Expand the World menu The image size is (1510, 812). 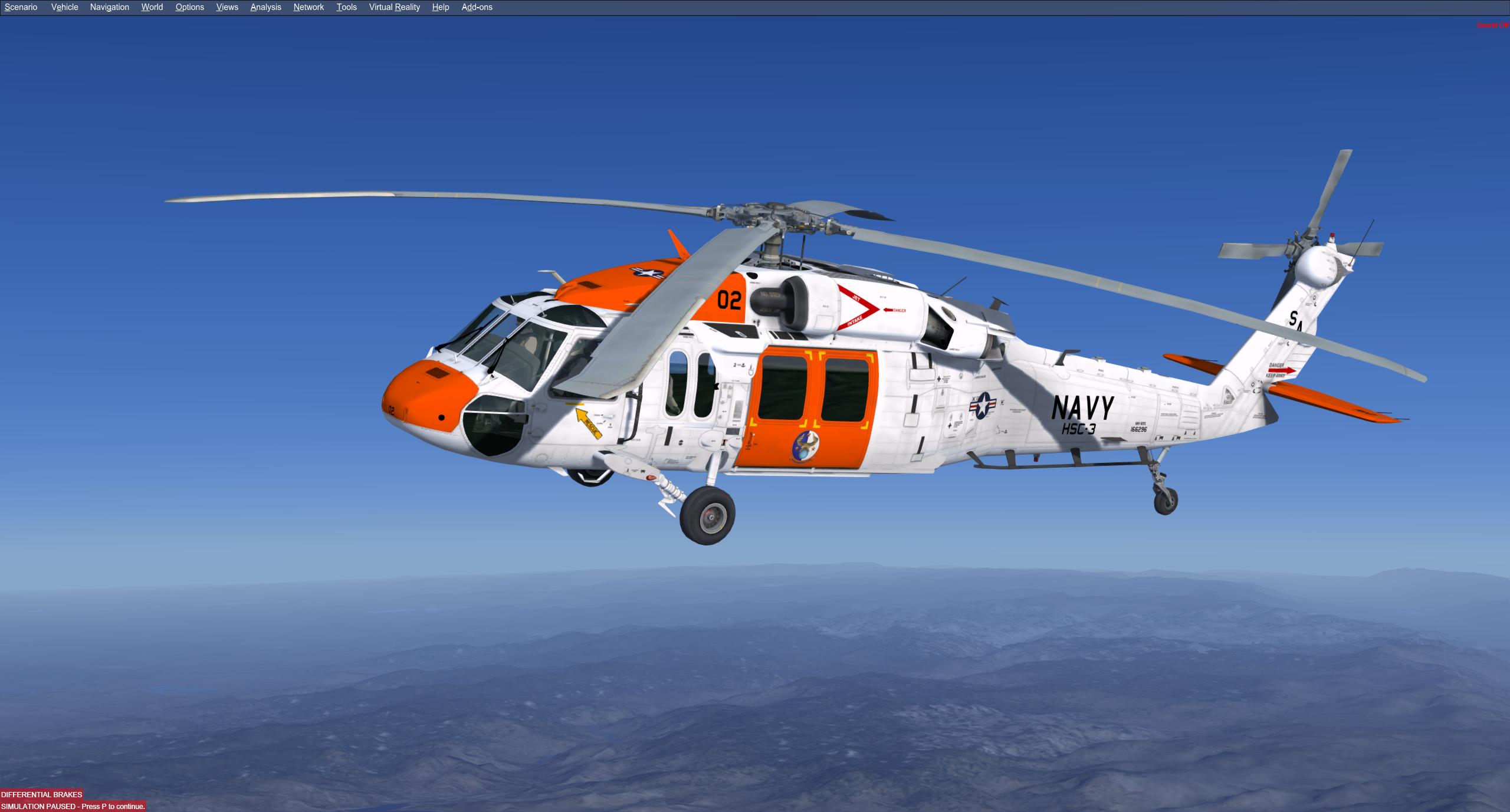click(152, 7)
